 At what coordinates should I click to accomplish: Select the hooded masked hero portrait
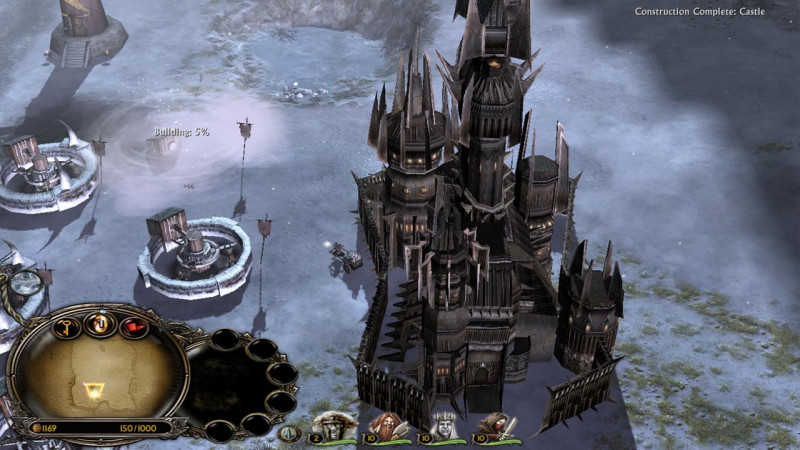(497, 426)
